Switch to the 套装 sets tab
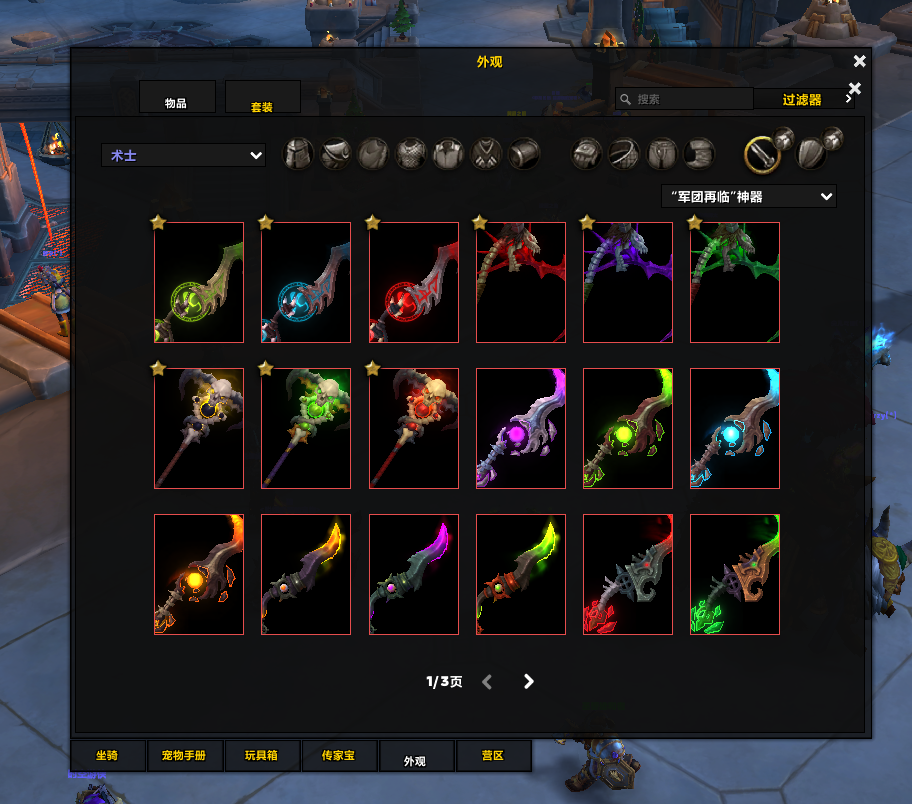The image size is (912, 804). [x=263, y=97]
